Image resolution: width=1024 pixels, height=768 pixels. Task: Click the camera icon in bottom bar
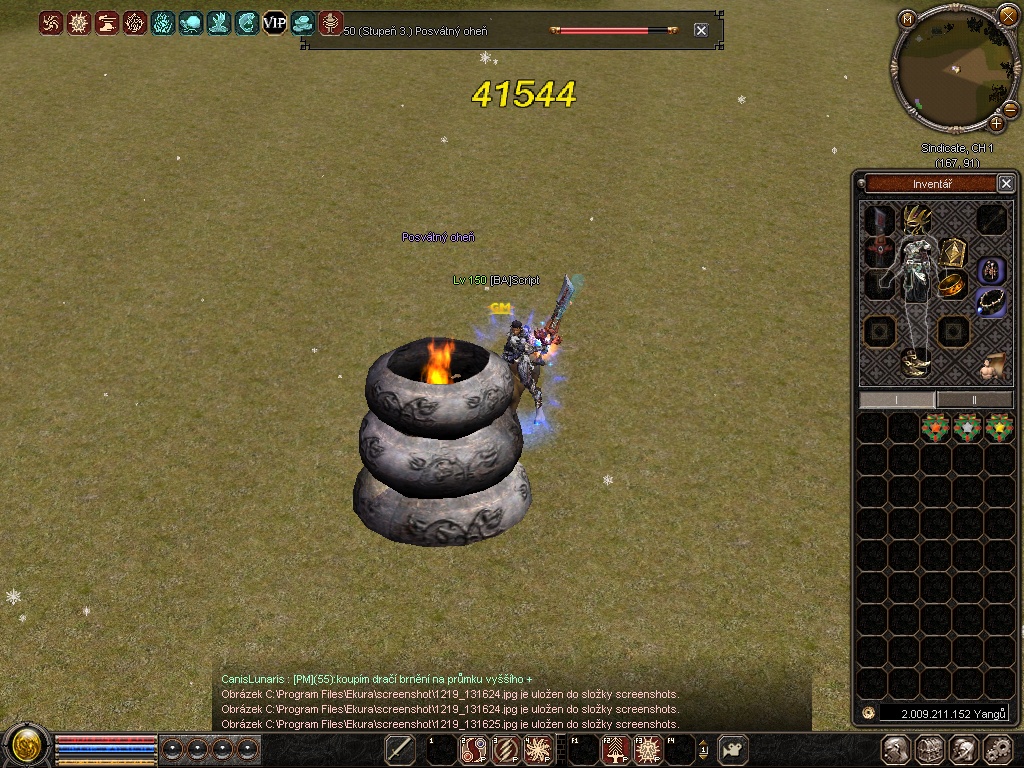[733, 749]
